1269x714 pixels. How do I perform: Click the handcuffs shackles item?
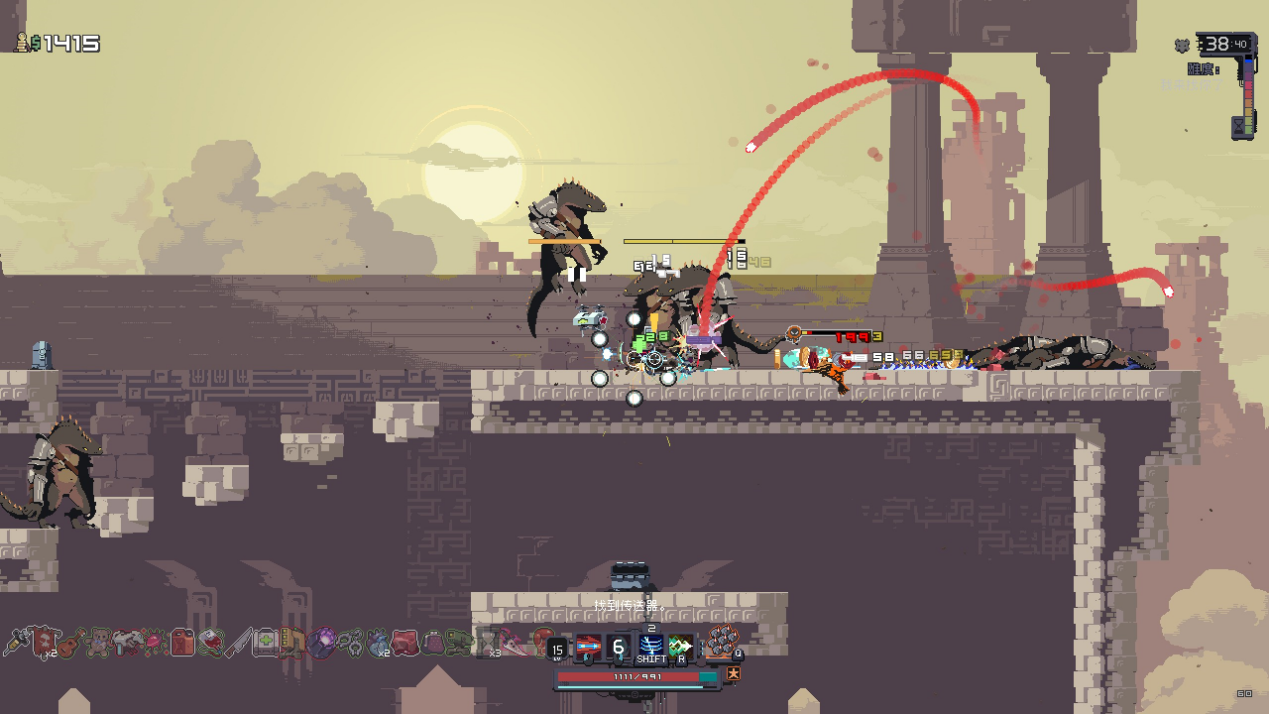tap(349, 642)
